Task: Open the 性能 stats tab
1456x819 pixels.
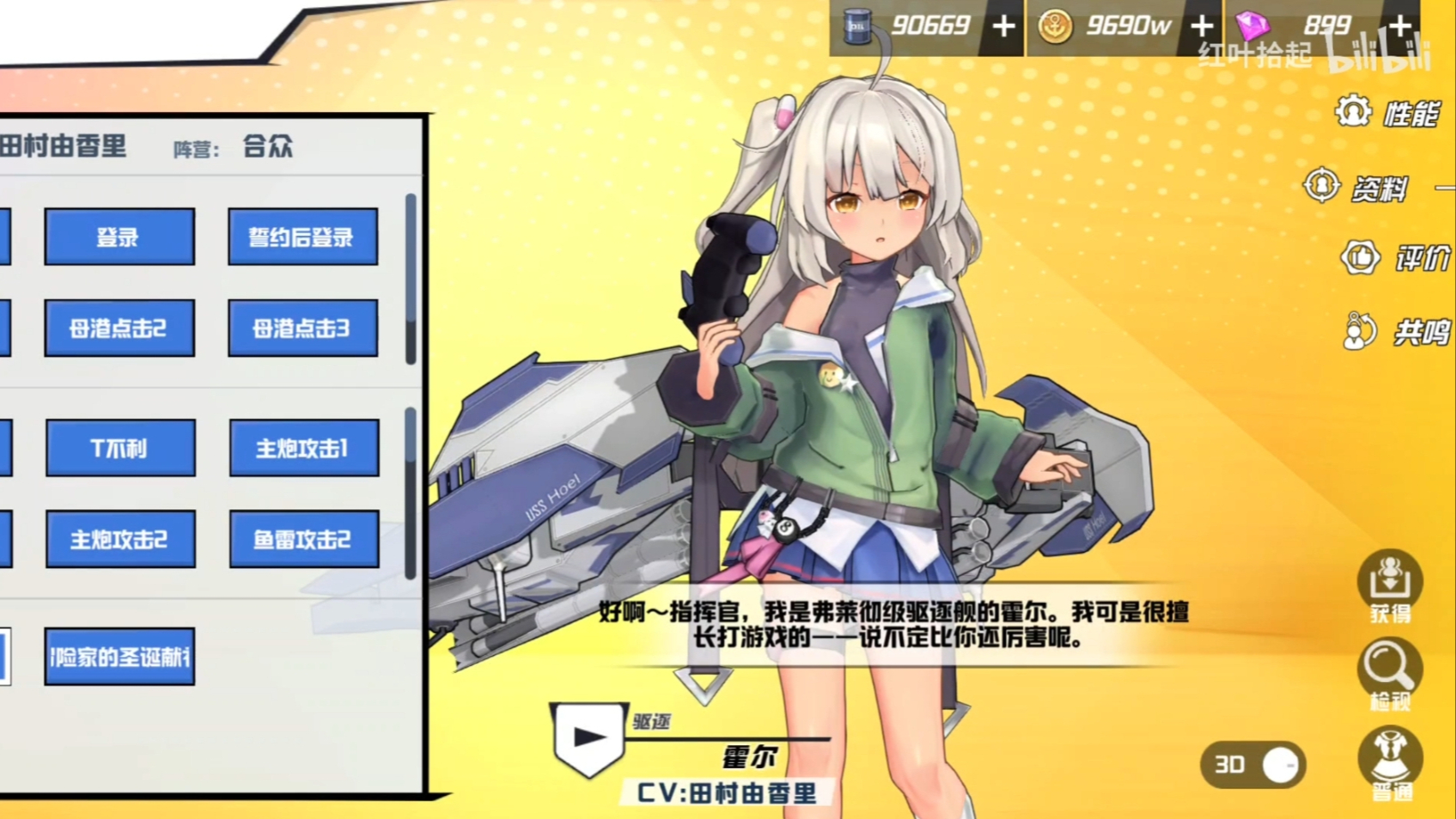Action: (x=1388, y=113)
